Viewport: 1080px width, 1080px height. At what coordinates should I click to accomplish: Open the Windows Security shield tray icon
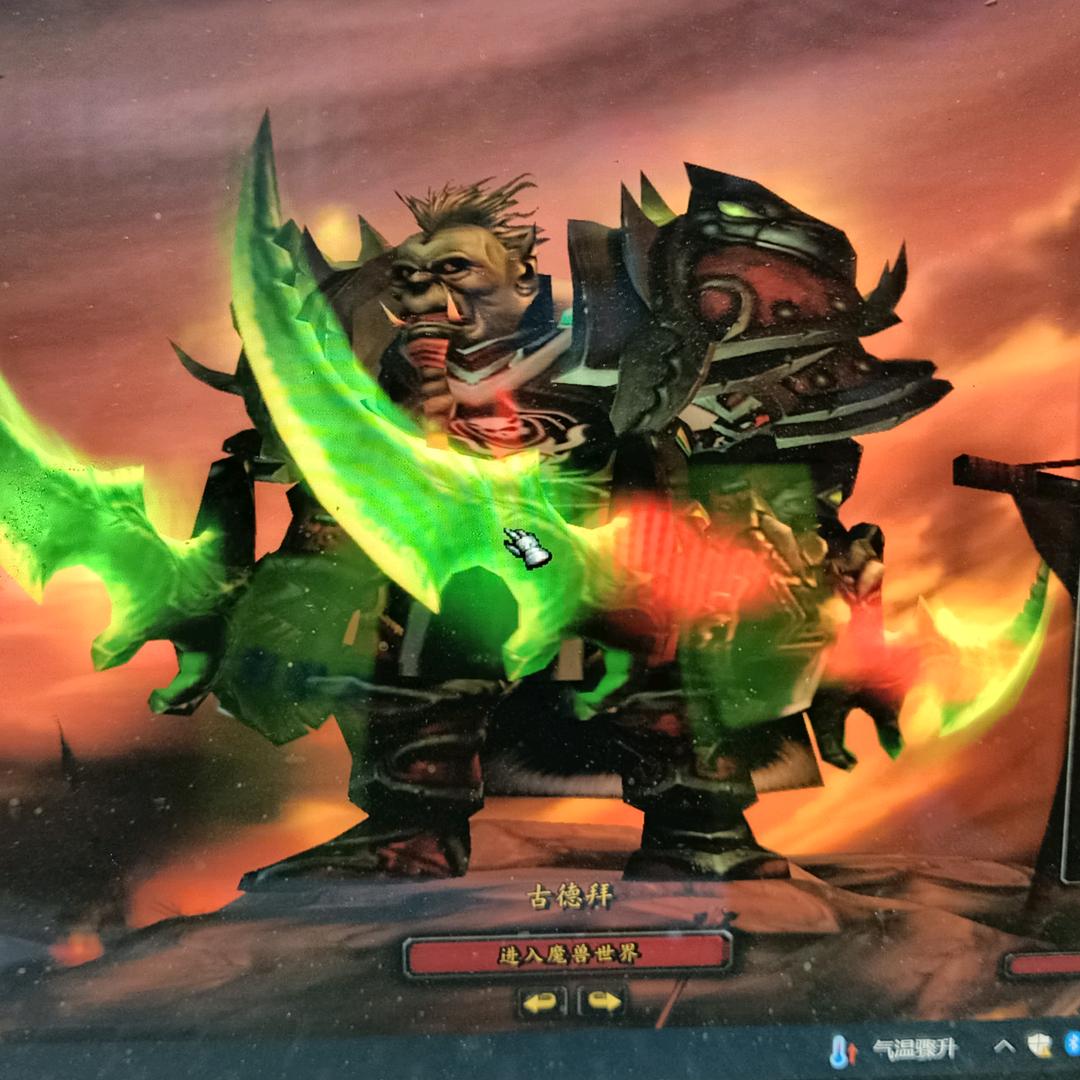1040,1046
